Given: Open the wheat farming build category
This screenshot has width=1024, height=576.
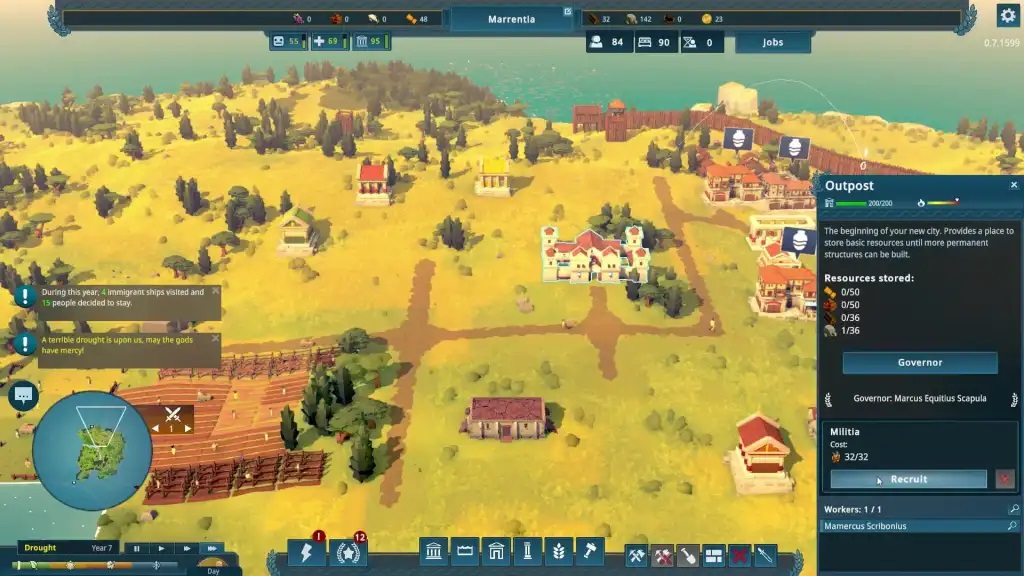Looking at the screenshot, I should coord(558,552).
